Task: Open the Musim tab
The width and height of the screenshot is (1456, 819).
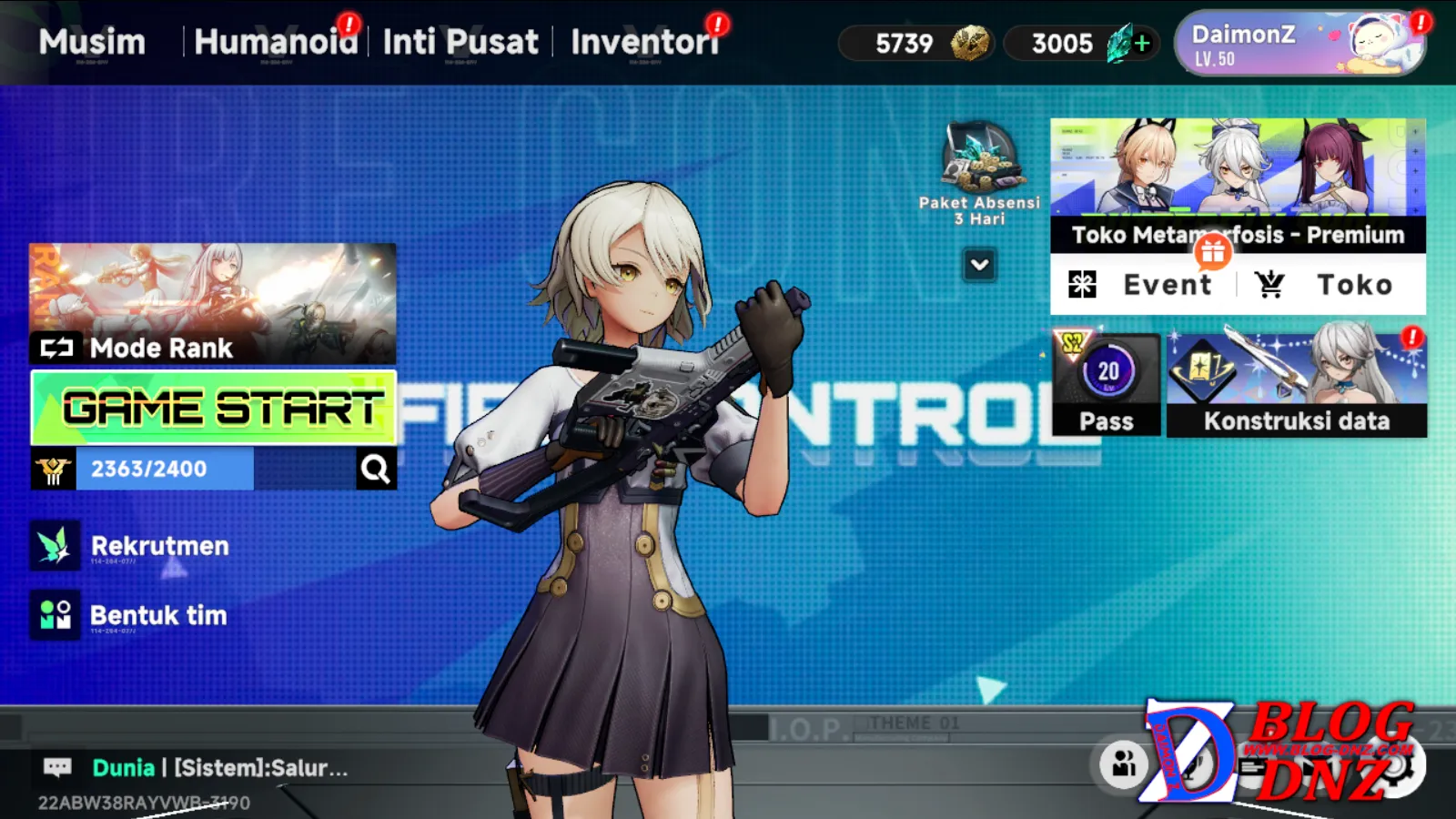Action: point(92,42)
